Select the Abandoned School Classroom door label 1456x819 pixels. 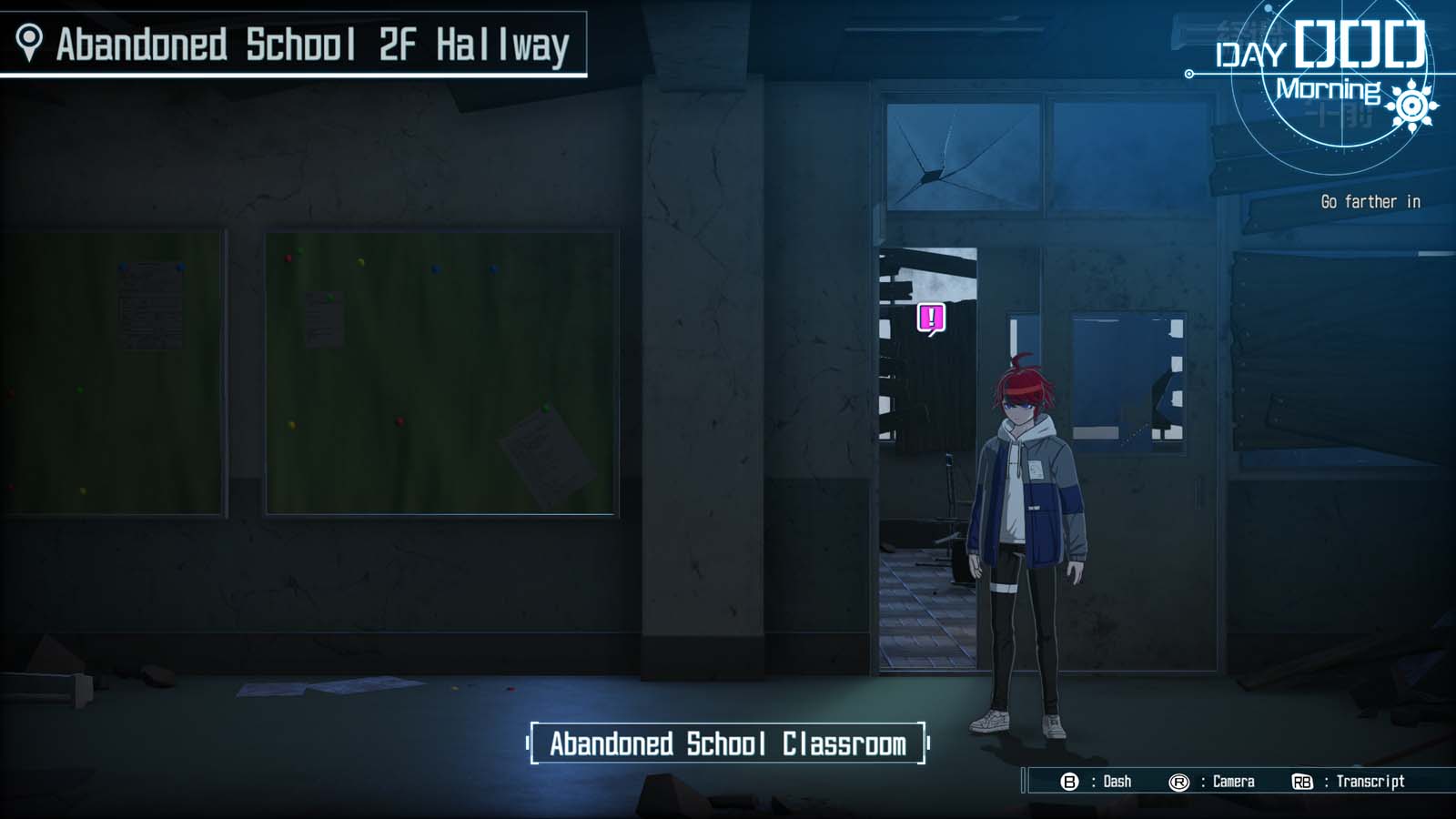pyautogui.click(x=727, y=743)
